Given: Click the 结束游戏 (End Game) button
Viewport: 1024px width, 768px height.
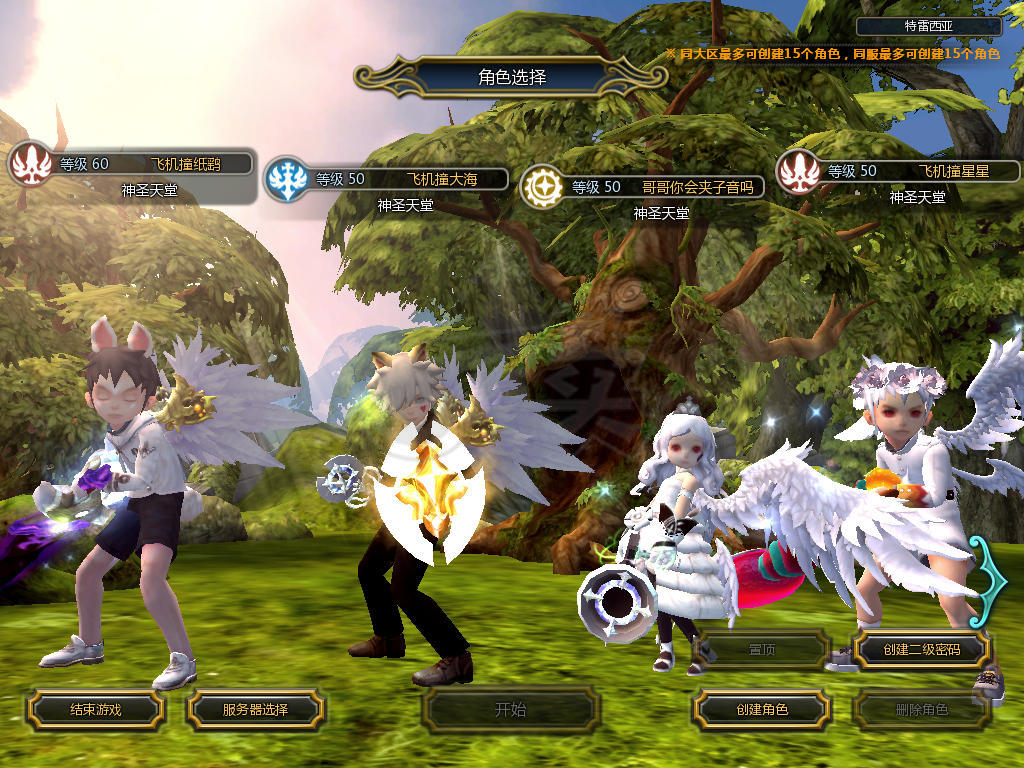Looking at the screenshot, I should coord(95,710).
